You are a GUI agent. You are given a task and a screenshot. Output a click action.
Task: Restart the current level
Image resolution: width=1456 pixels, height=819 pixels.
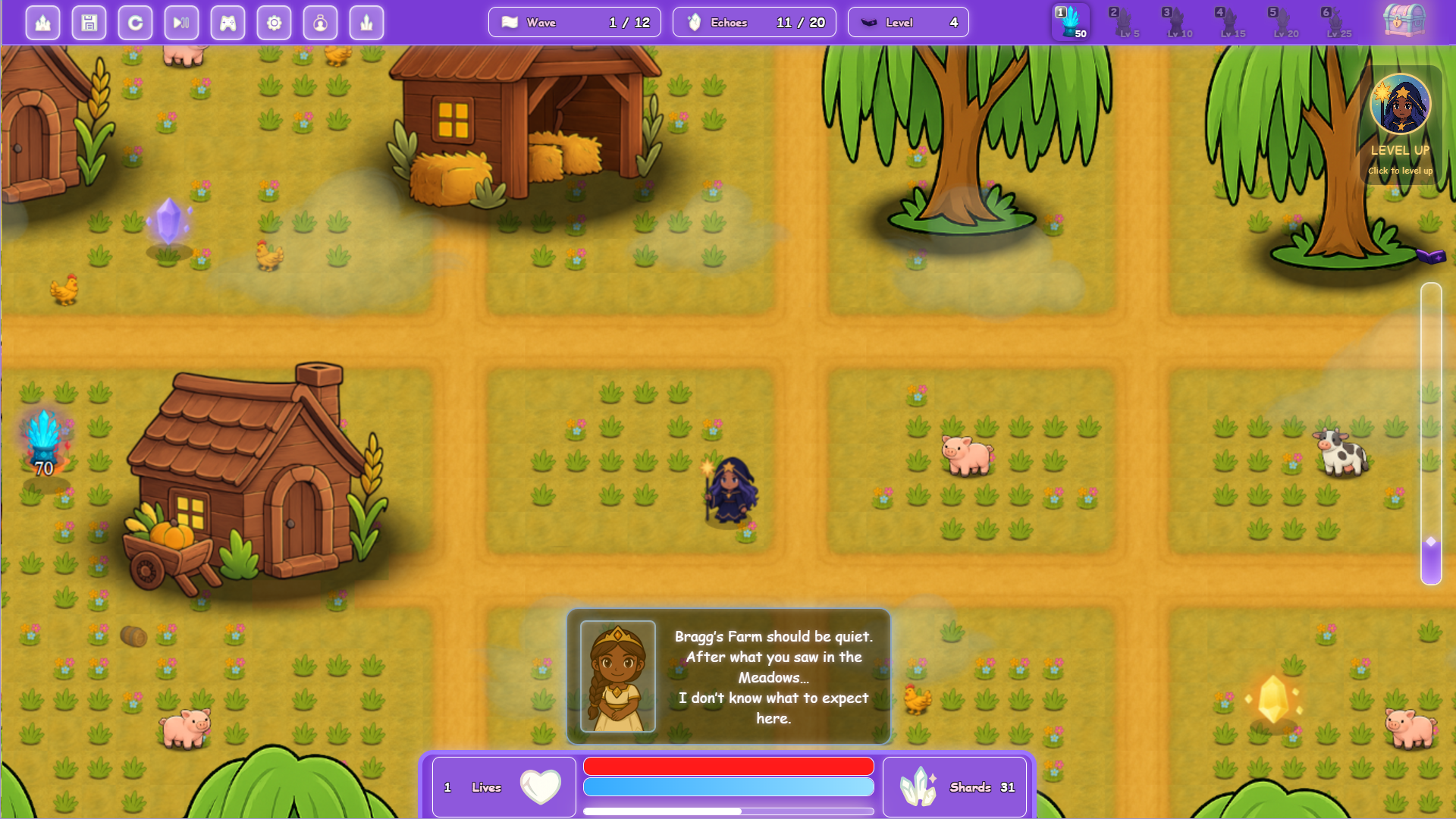pos(135,23)
